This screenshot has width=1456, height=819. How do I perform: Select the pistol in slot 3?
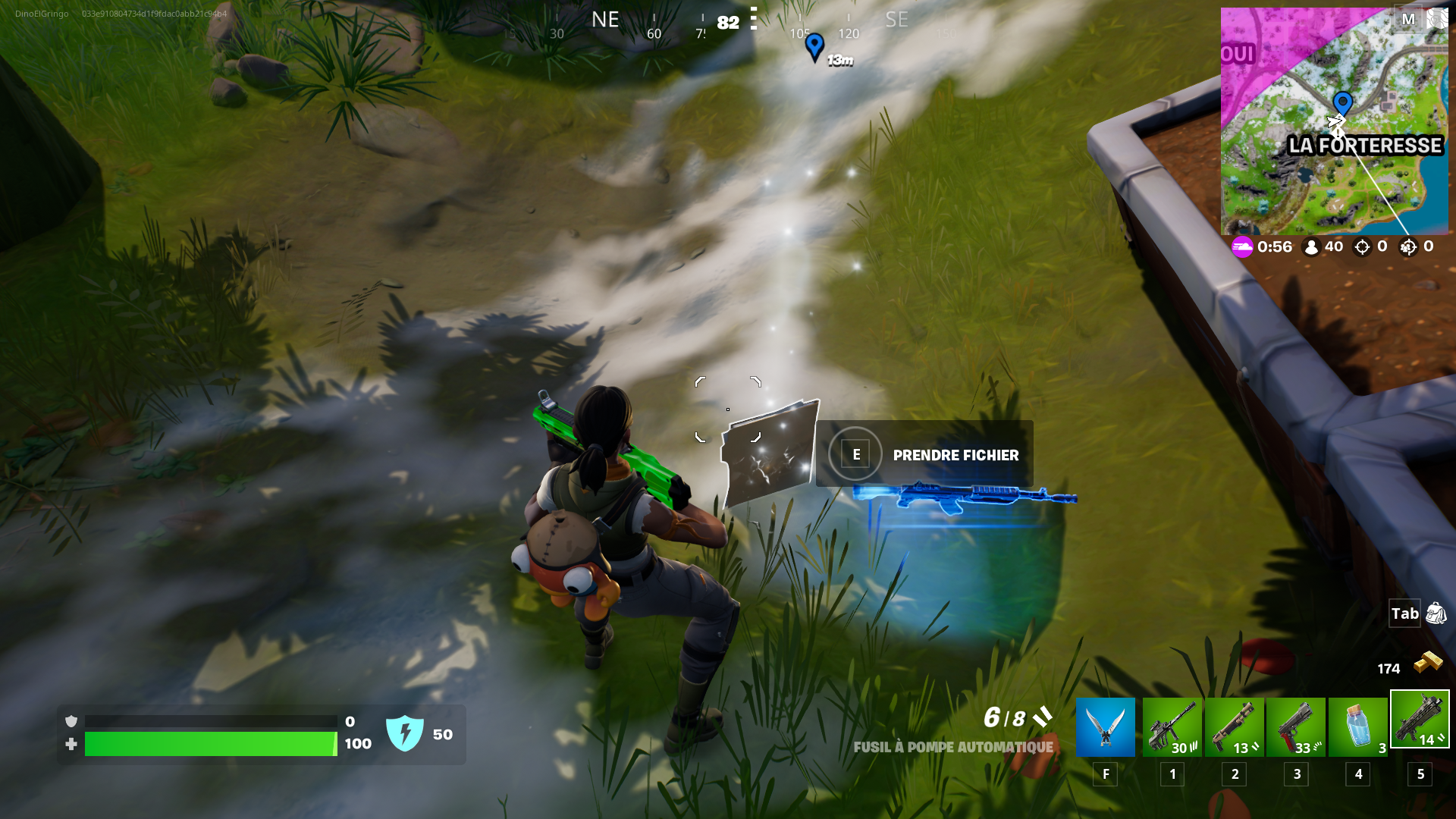point(1298,726)
